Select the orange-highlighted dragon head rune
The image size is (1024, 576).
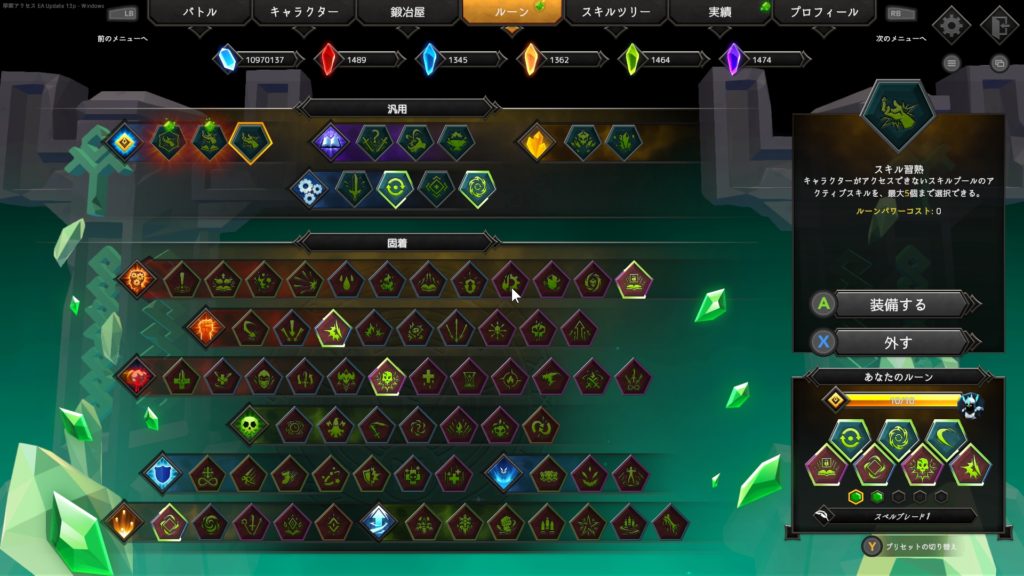click(249, 142)
